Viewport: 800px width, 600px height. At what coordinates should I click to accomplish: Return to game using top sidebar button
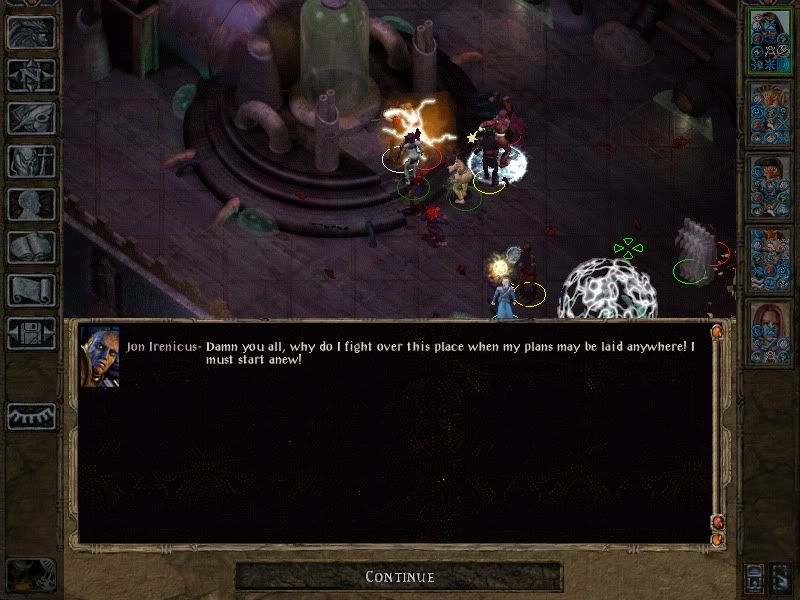[31, 32]
